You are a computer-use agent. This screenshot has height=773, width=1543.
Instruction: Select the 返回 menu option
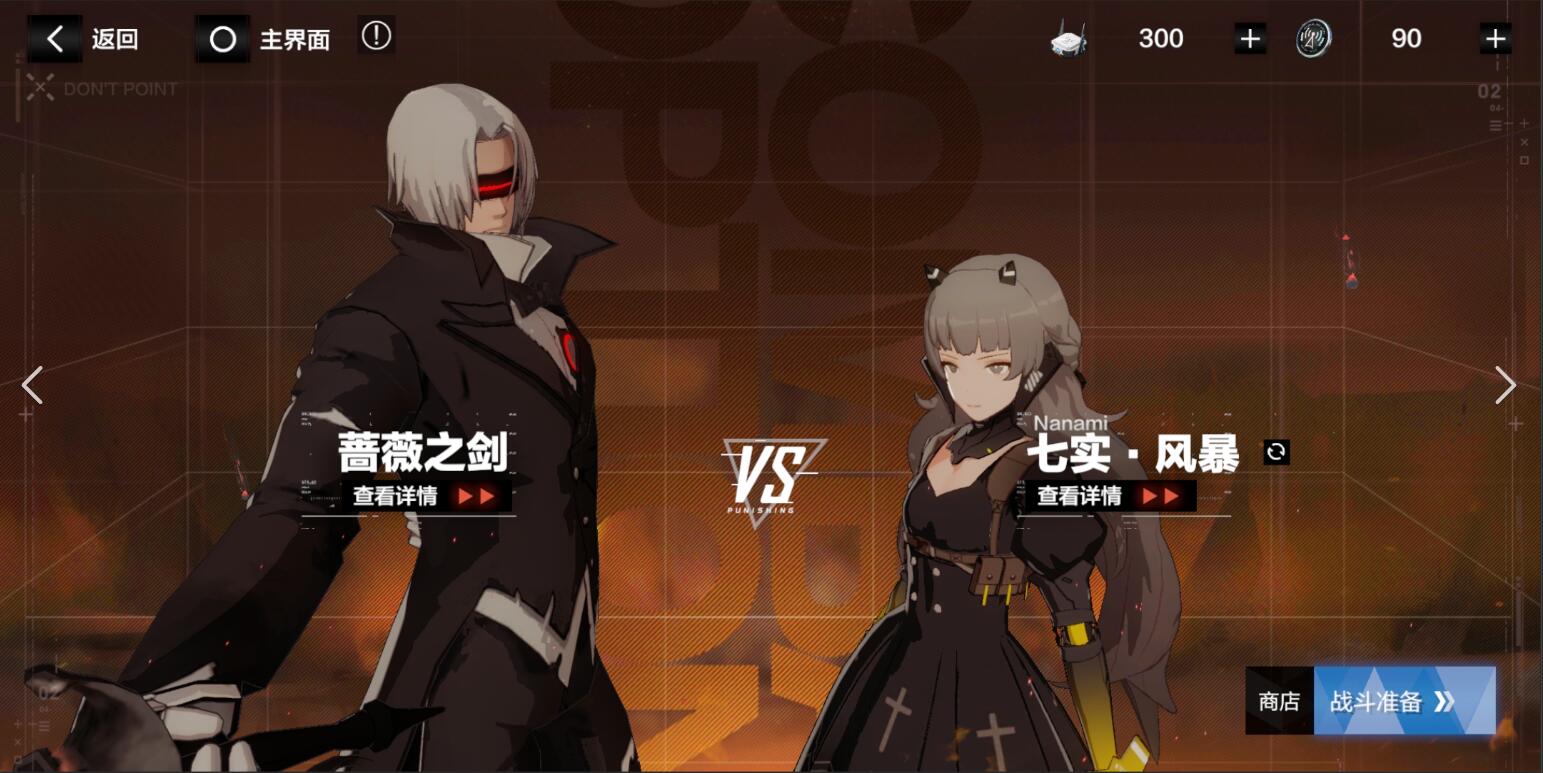(x=114, y=39)
